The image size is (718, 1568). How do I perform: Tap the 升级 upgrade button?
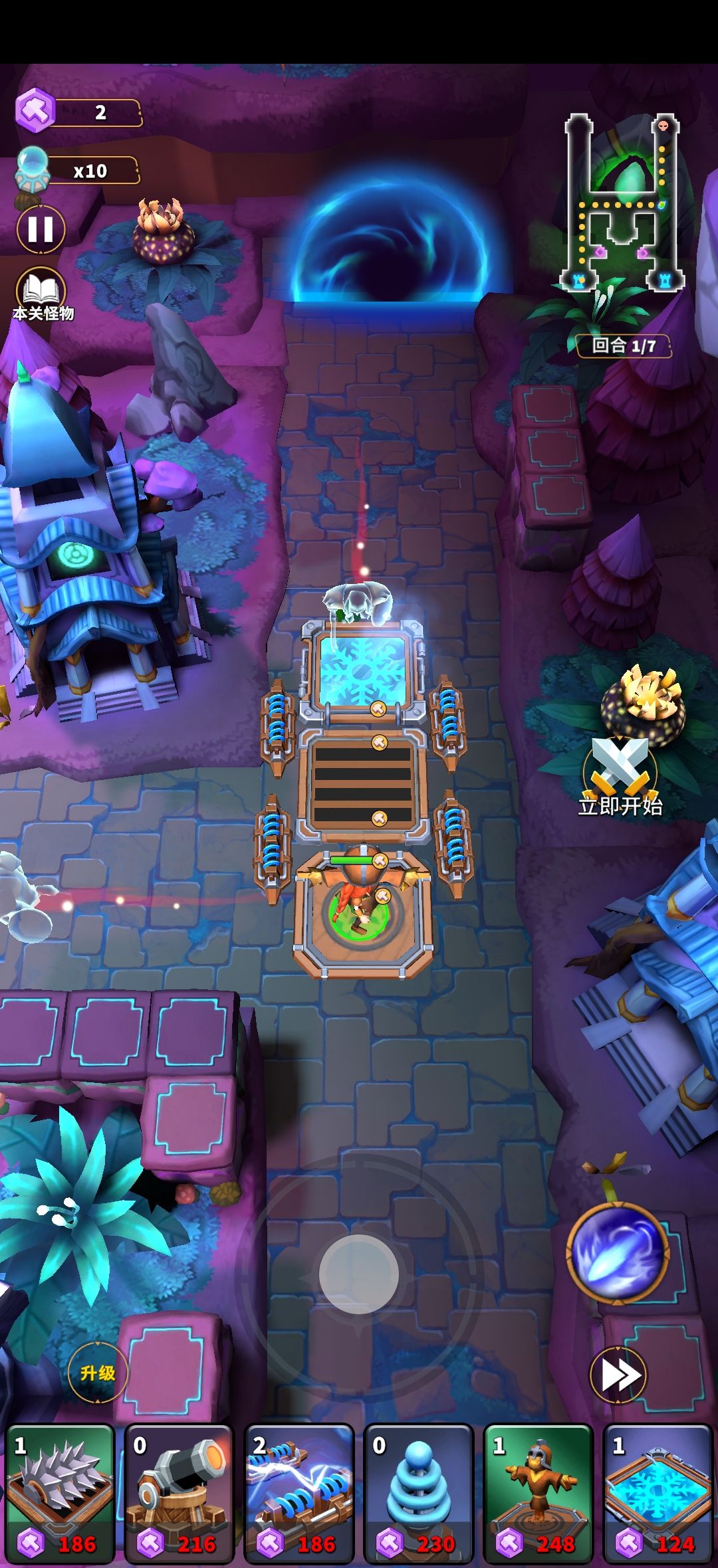(98, 1373)
